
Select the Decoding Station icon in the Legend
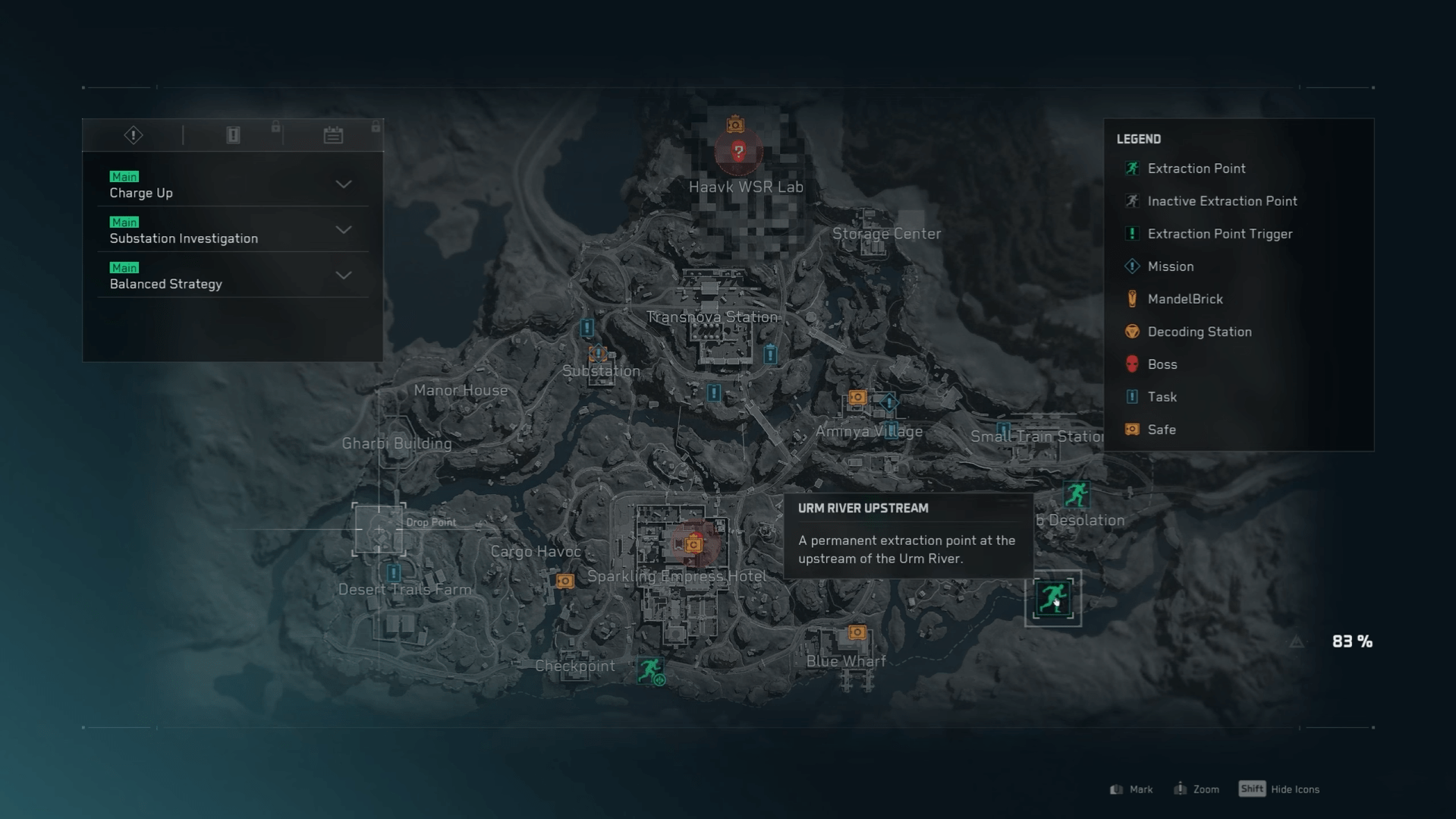[1132, 332]
